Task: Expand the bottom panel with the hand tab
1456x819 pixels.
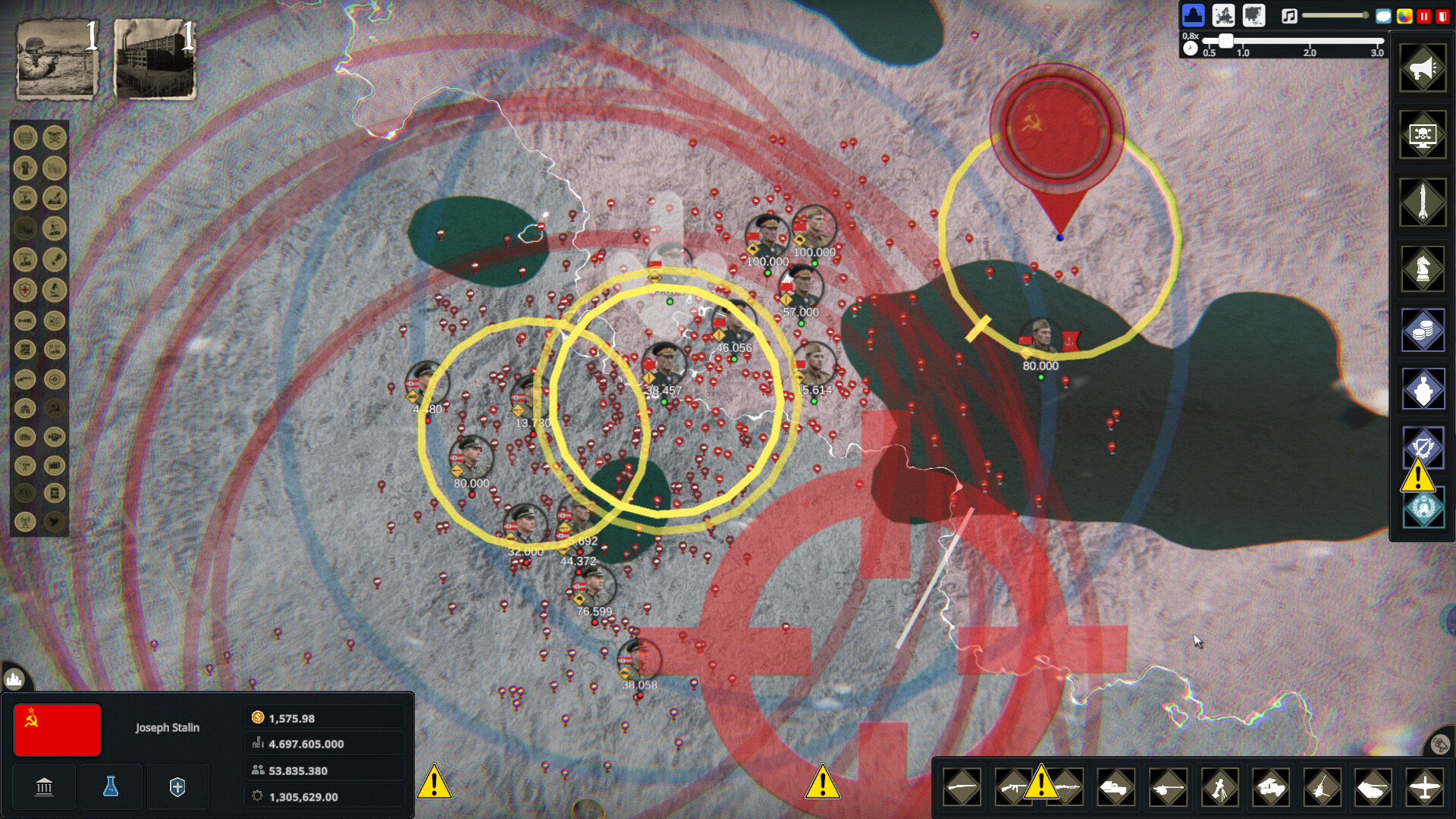Action: (x=13, y=679)
